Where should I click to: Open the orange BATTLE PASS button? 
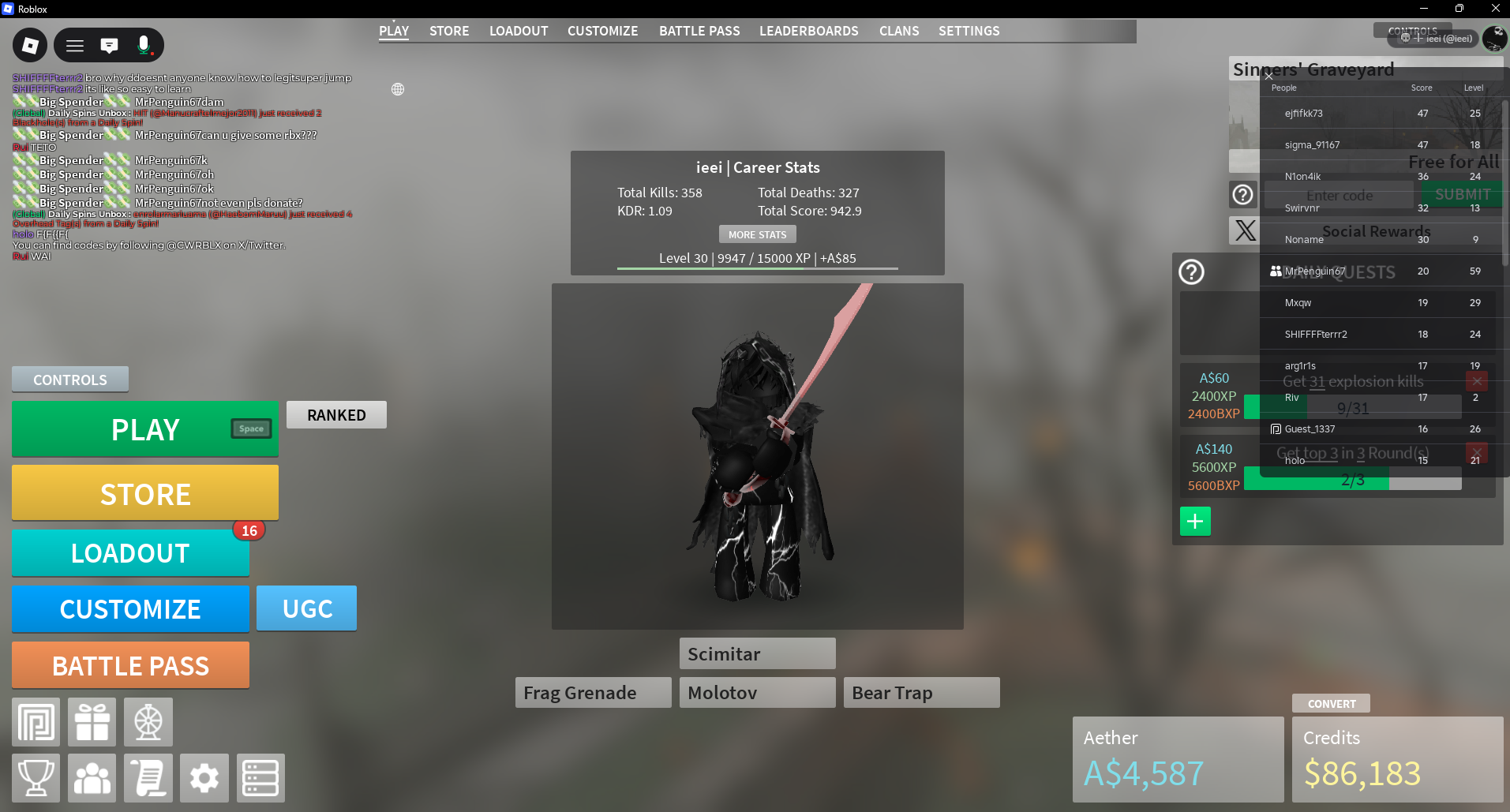pos(130,666)
